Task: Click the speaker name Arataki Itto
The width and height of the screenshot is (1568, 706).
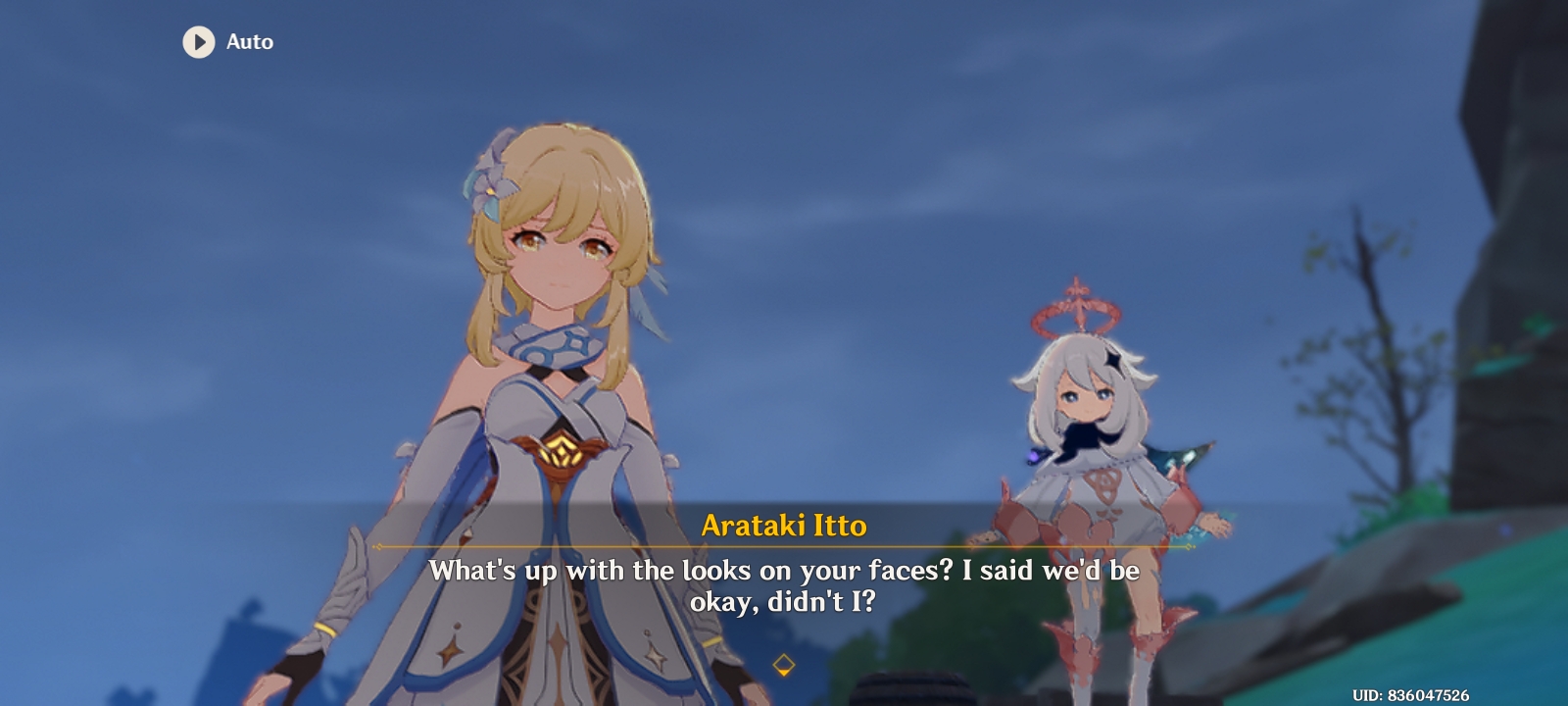Action: [784, 527]
